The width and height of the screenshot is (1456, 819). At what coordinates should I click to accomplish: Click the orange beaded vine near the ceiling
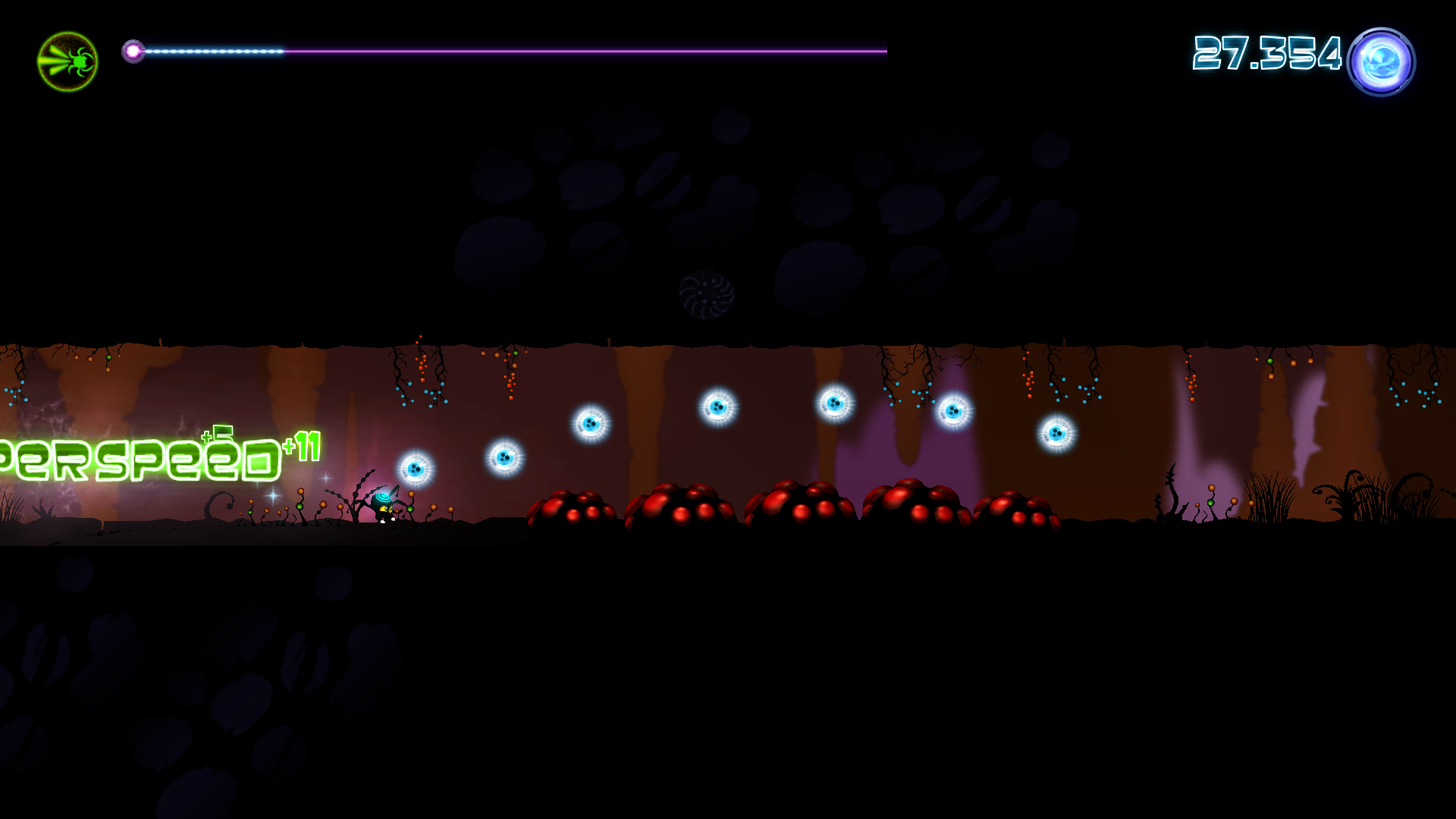point(508,372)
